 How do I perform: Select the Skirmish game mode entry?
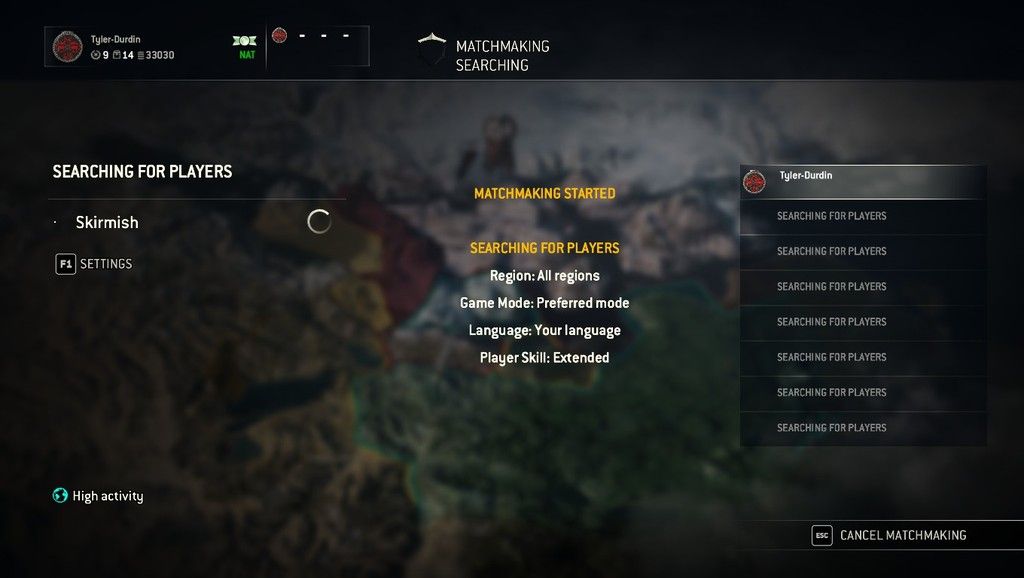coord(107,222)
